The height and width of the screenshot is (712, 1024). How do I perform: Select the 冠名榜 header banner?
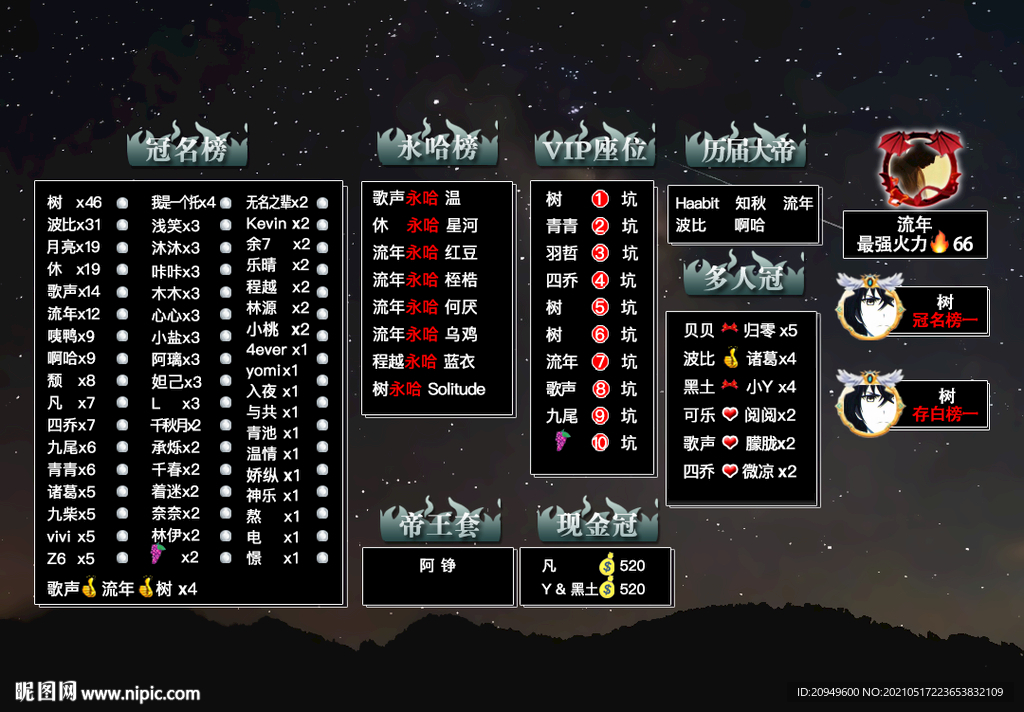point(187,150)
